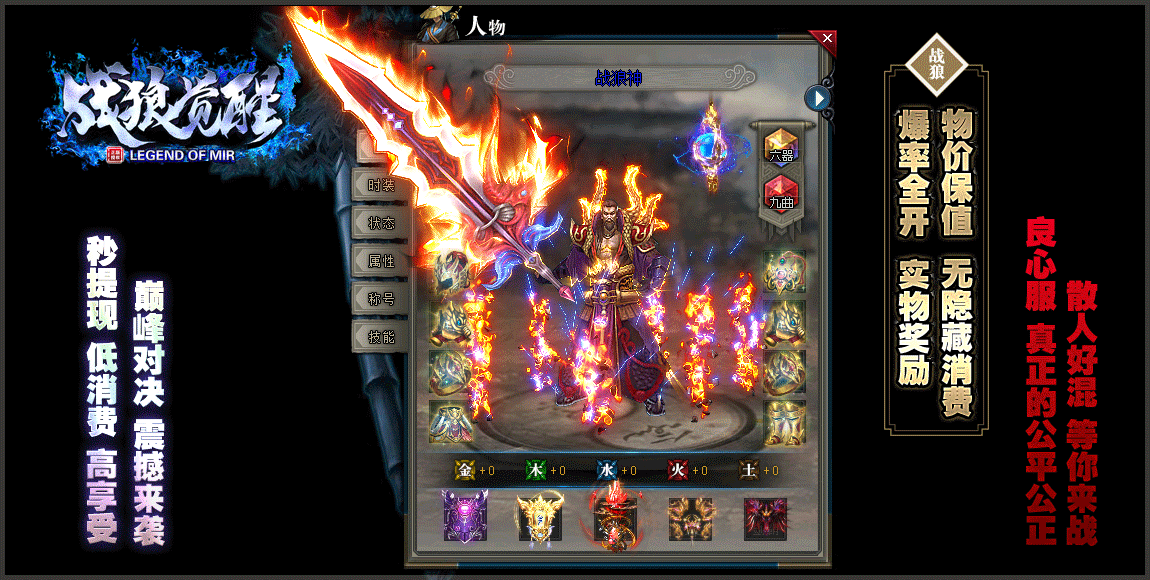The height and width of the screenshot is (580, 1150).
Task: Select the necklace slot under 九曲
Action: (x=785, y=271)
